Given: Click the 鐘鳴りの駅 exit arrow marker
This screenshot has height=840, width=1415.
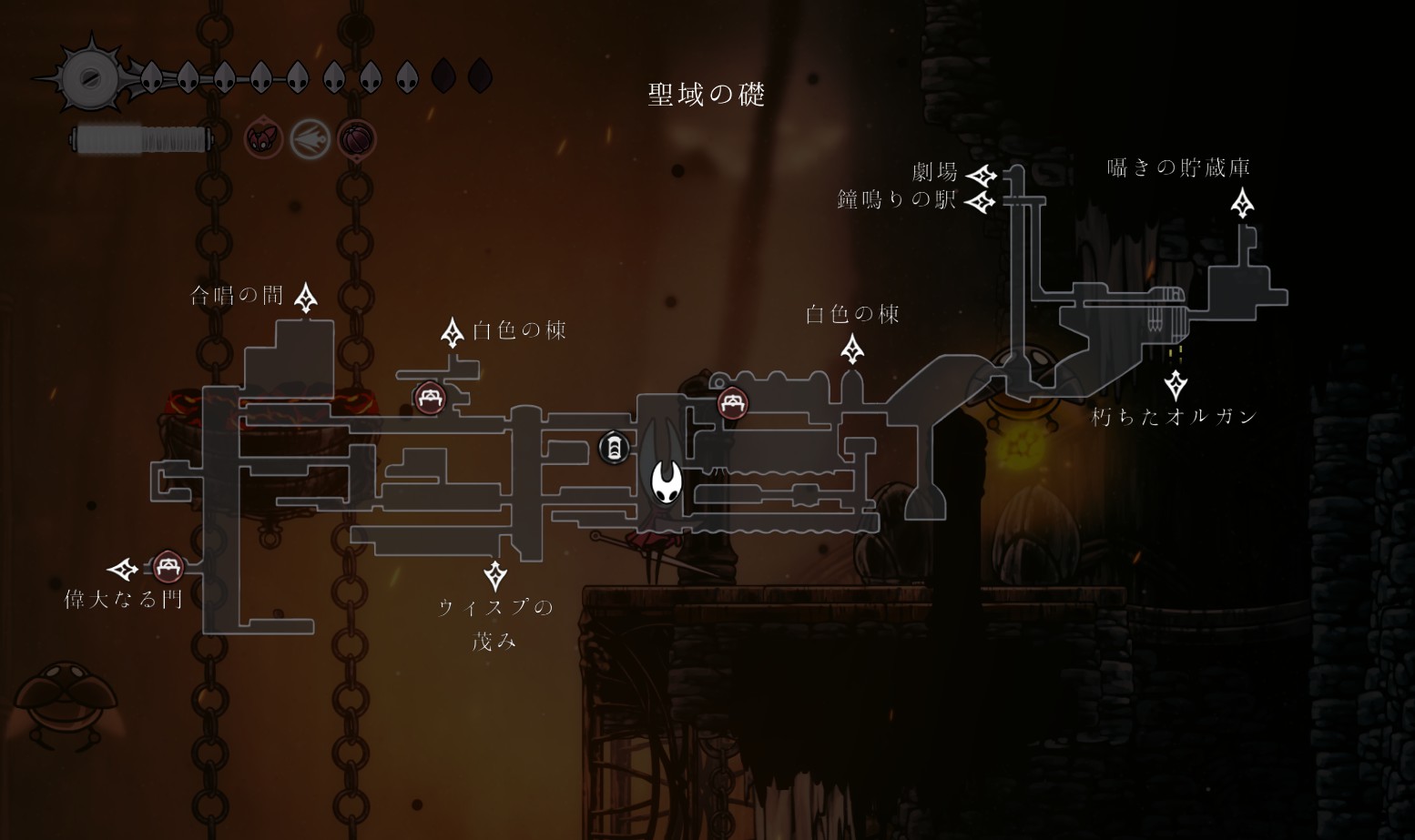Looking at the screenshot, I should click(981, 201).
